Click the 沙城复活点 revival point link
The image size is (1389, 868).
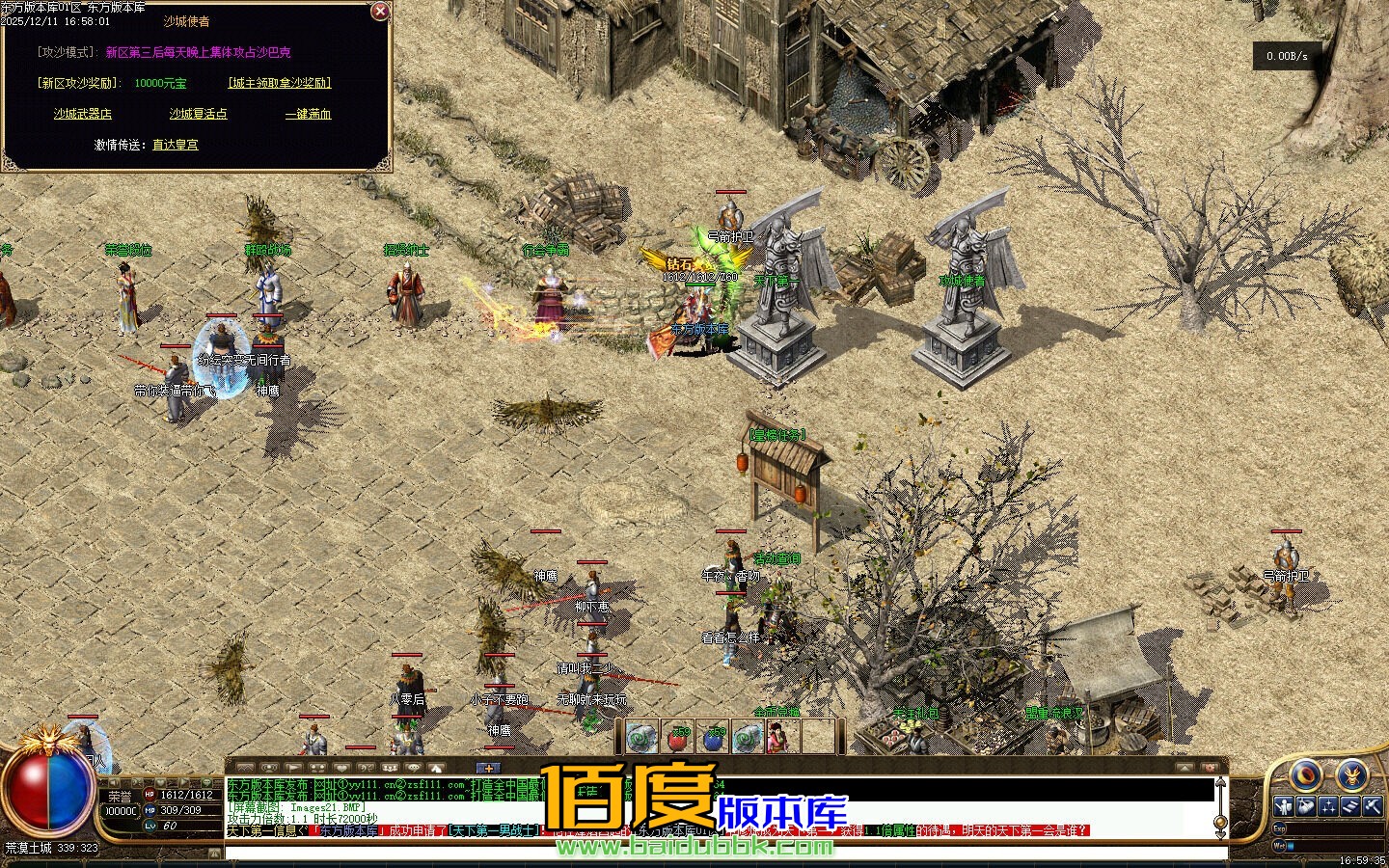pyautogui.click(x=198, y=114)
